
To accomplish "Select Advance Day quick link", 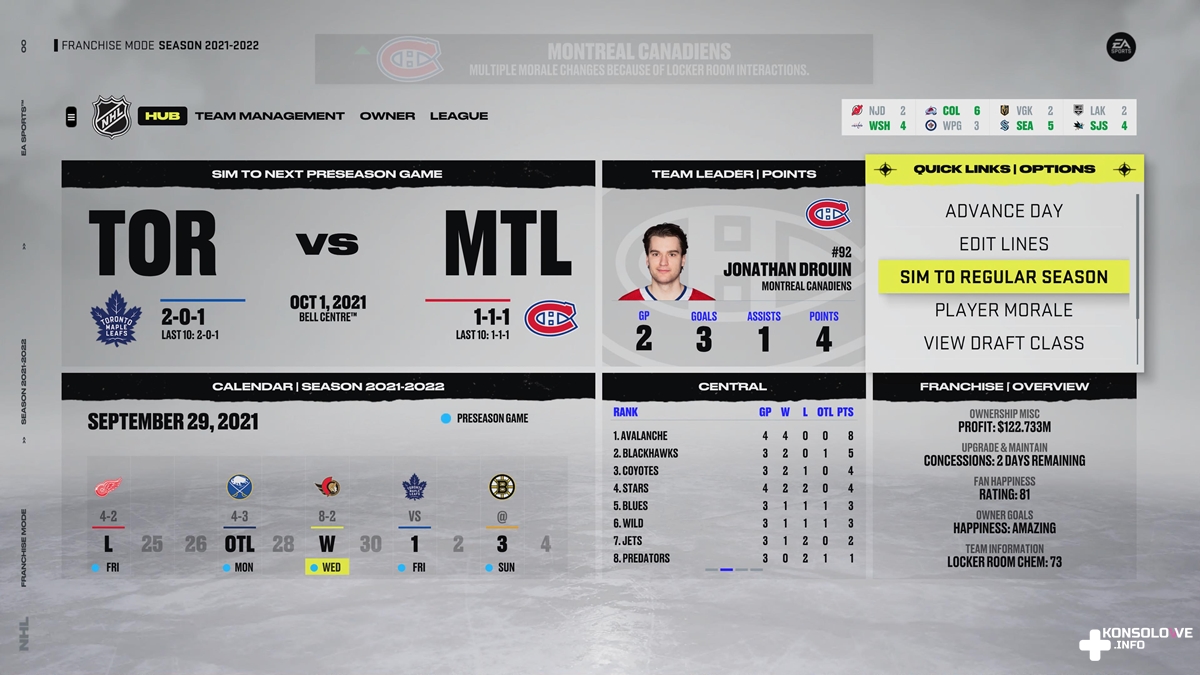I will click(x=1004, y=211).
